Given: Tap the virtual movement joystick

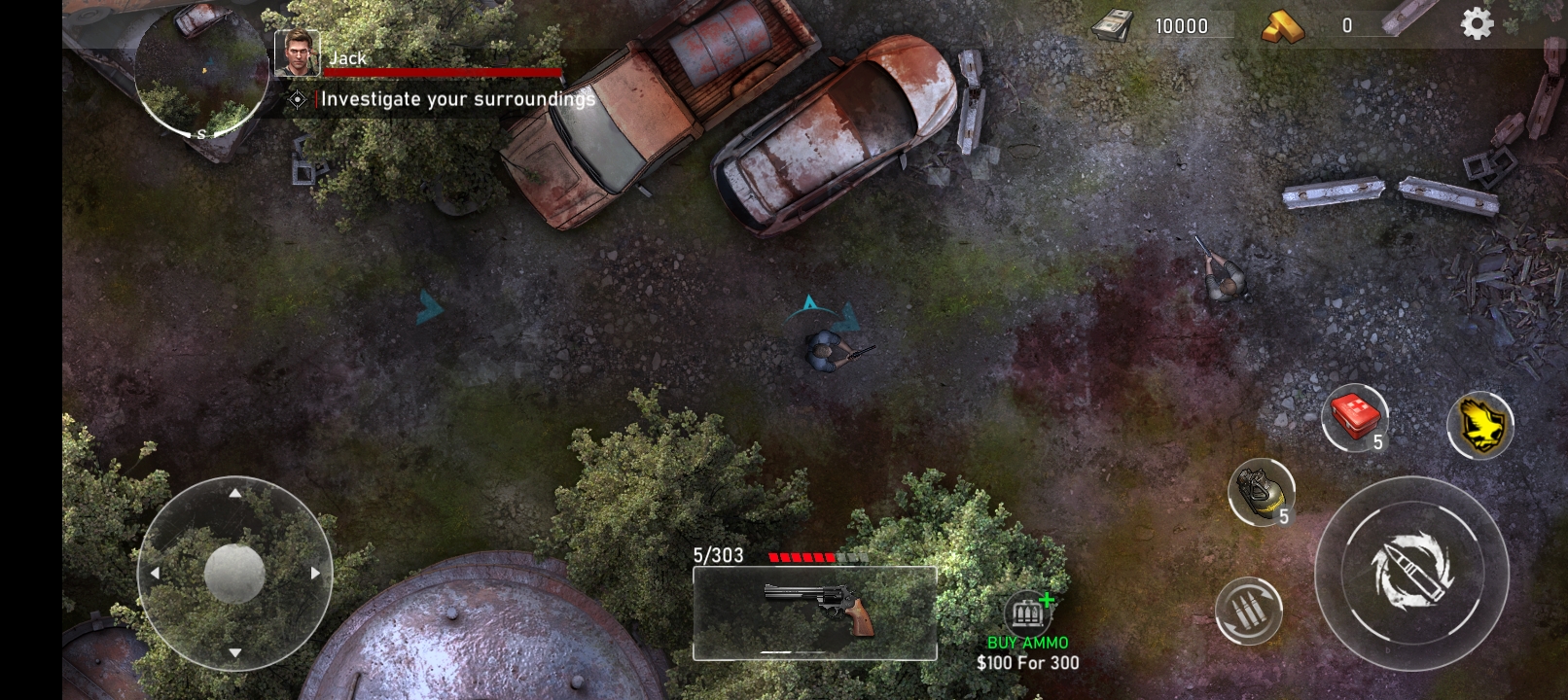Looking at the screenshot, I should 234,573.
